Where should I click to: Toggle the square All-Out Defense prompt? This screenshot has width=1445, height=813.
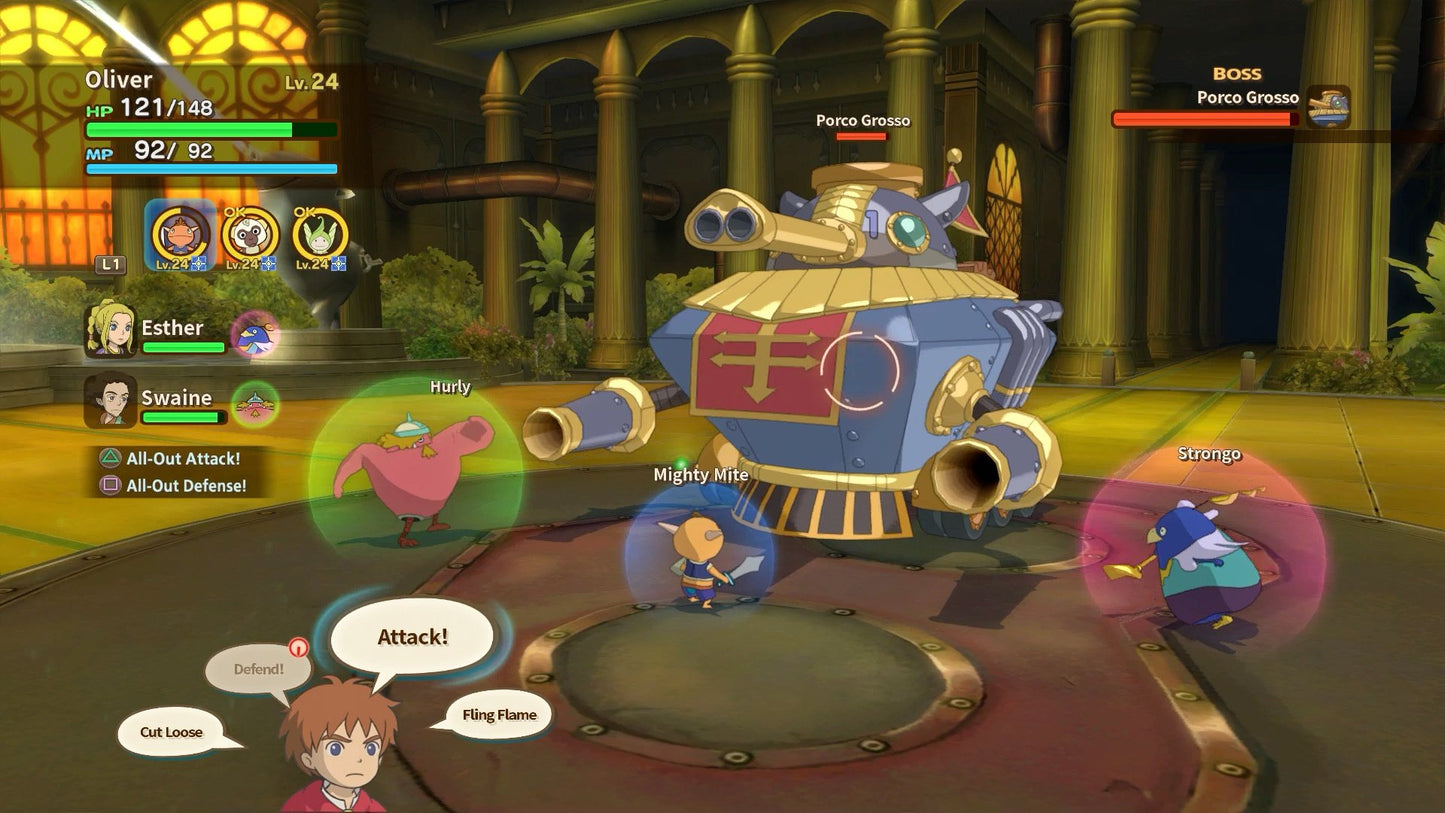pyautogui.click(x=108, y=486)
